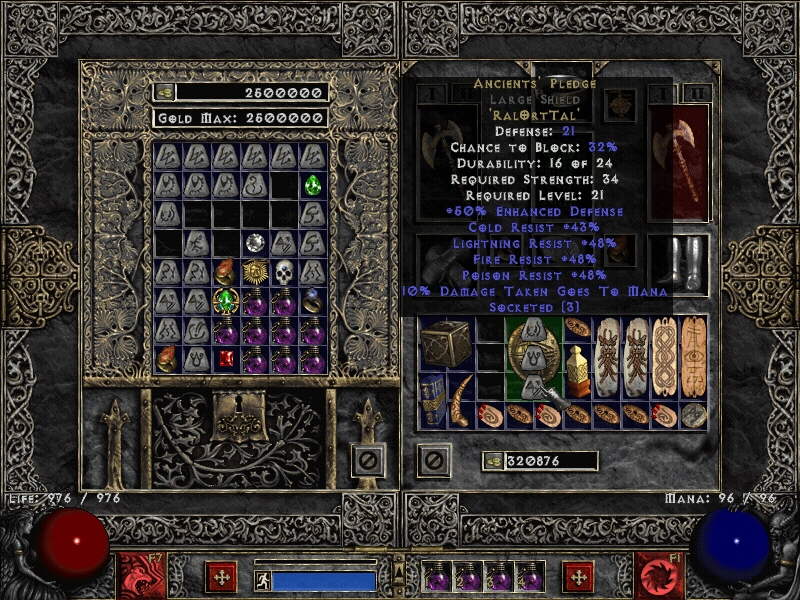The width and height of the screenshot is (800, 600).
Task: Select the horn-shaped charm
Action: (x=462, y=400)
